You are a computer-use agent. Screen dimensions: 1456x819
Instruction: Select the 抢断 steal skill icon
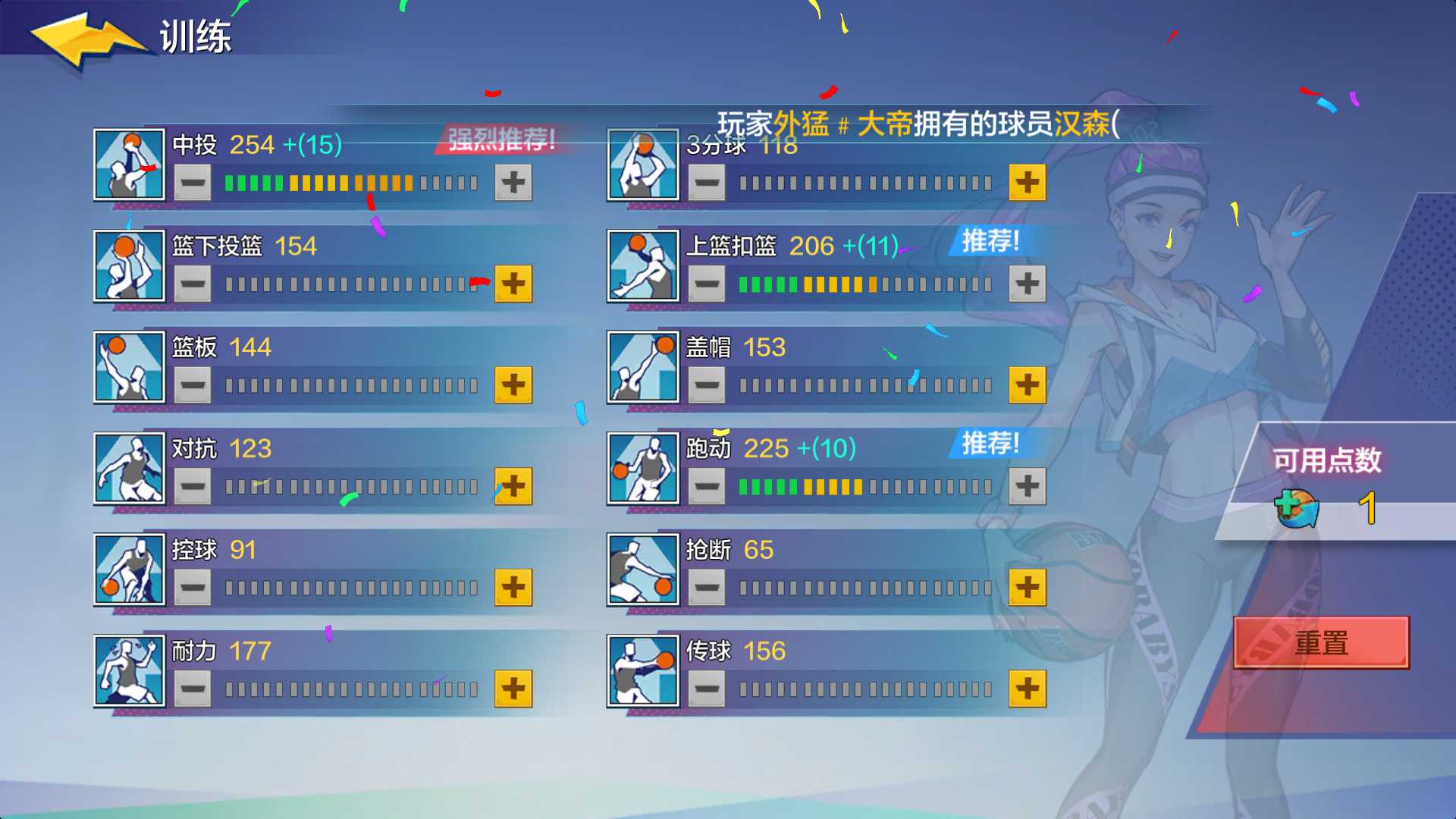pos(642,570)
